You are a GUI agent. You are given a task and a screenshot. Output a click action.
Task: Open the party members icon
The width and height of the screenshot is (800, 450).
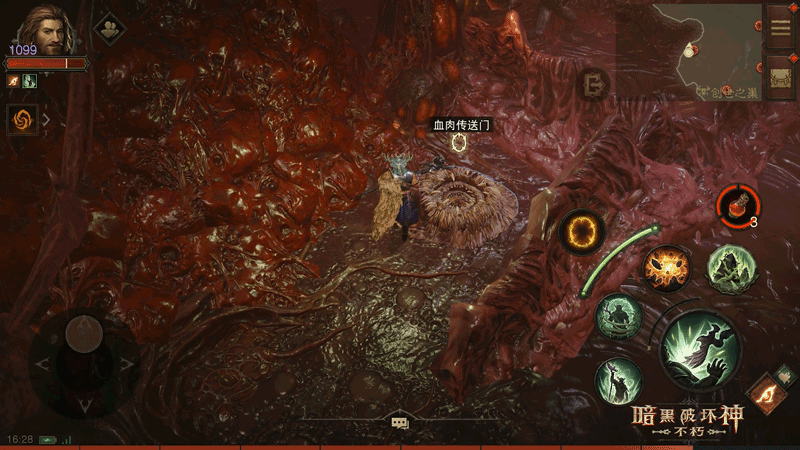point(108,29)
